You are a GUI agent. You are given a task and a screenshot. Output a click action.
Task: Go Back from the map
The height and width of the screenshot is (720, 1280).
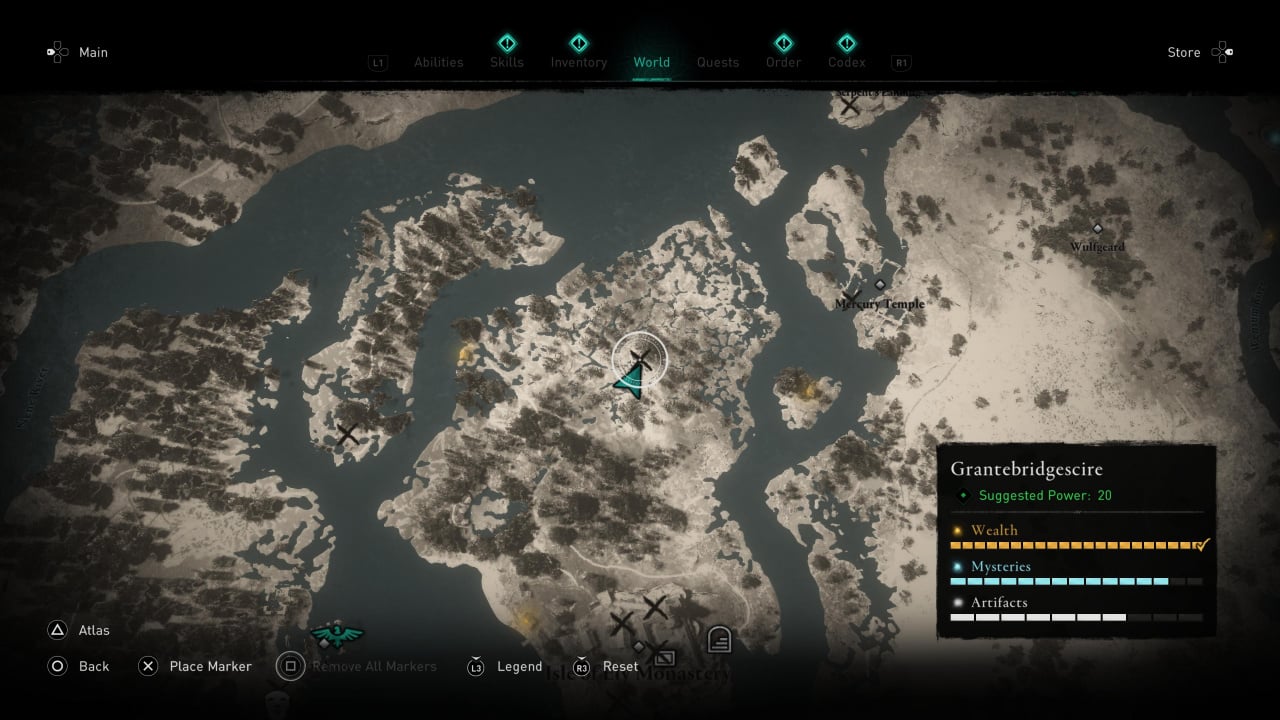[x=94, y=666]
